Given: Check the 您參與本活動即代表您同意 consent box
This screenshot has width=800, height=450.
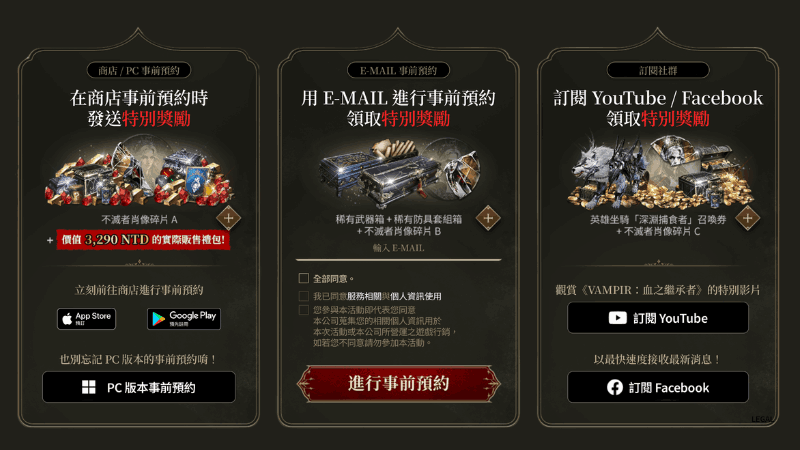Looking at the screenshot, I should pos(304,310).
